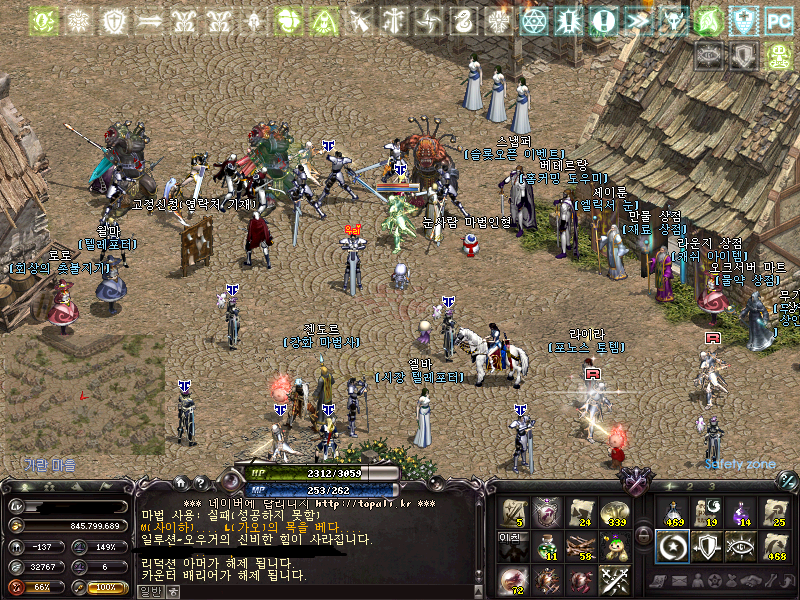Click the home button above the chat
This screenshot has width=800, height=600.
(x=181, y=482)
